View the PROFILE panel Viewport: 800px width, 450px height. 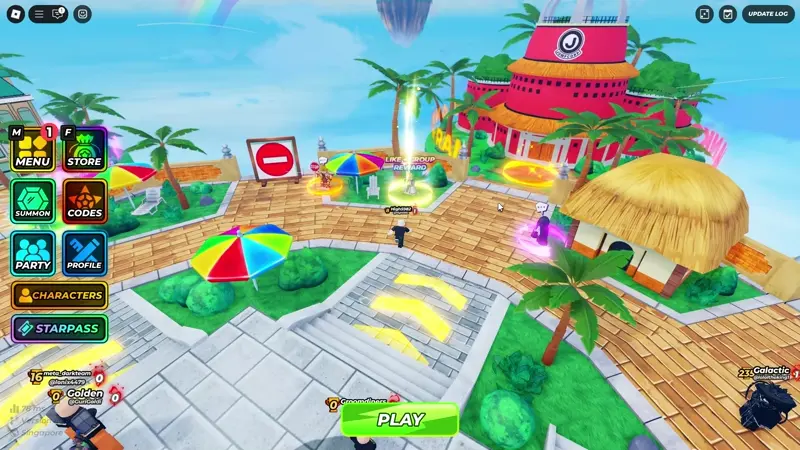coord(84,254)
